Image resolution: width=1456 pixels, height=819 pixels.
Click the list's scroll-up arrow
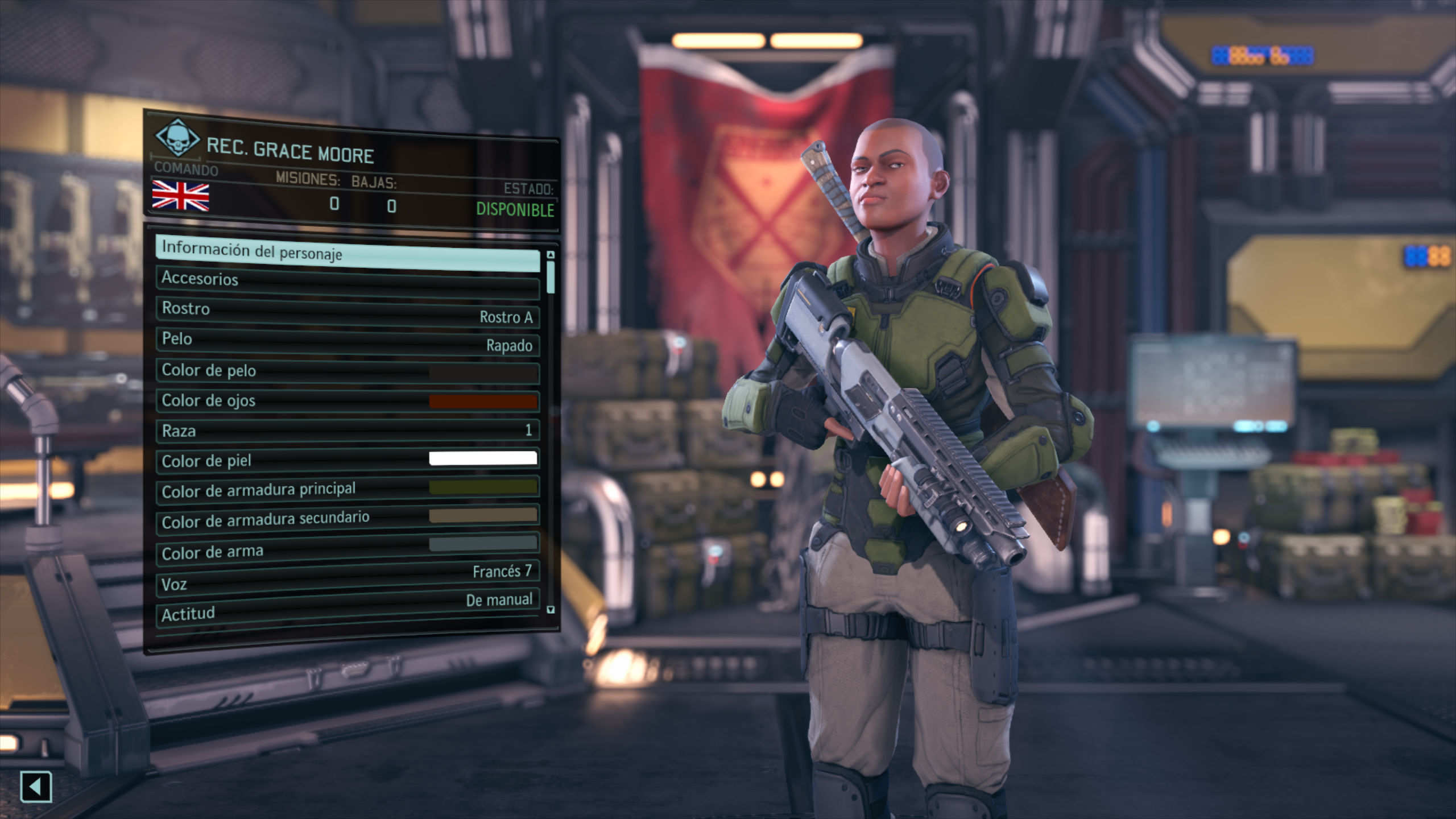point(550,255)
